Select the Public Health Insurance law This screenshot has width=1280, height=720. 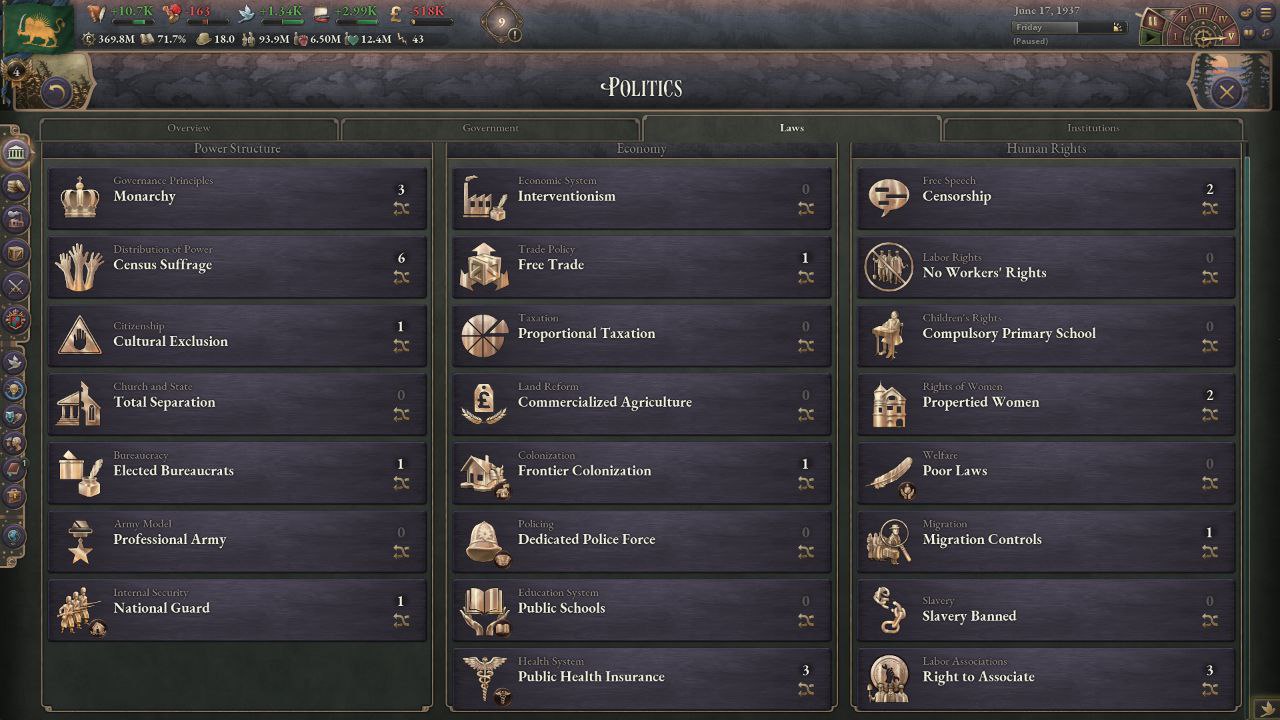[x=641, y=678]
